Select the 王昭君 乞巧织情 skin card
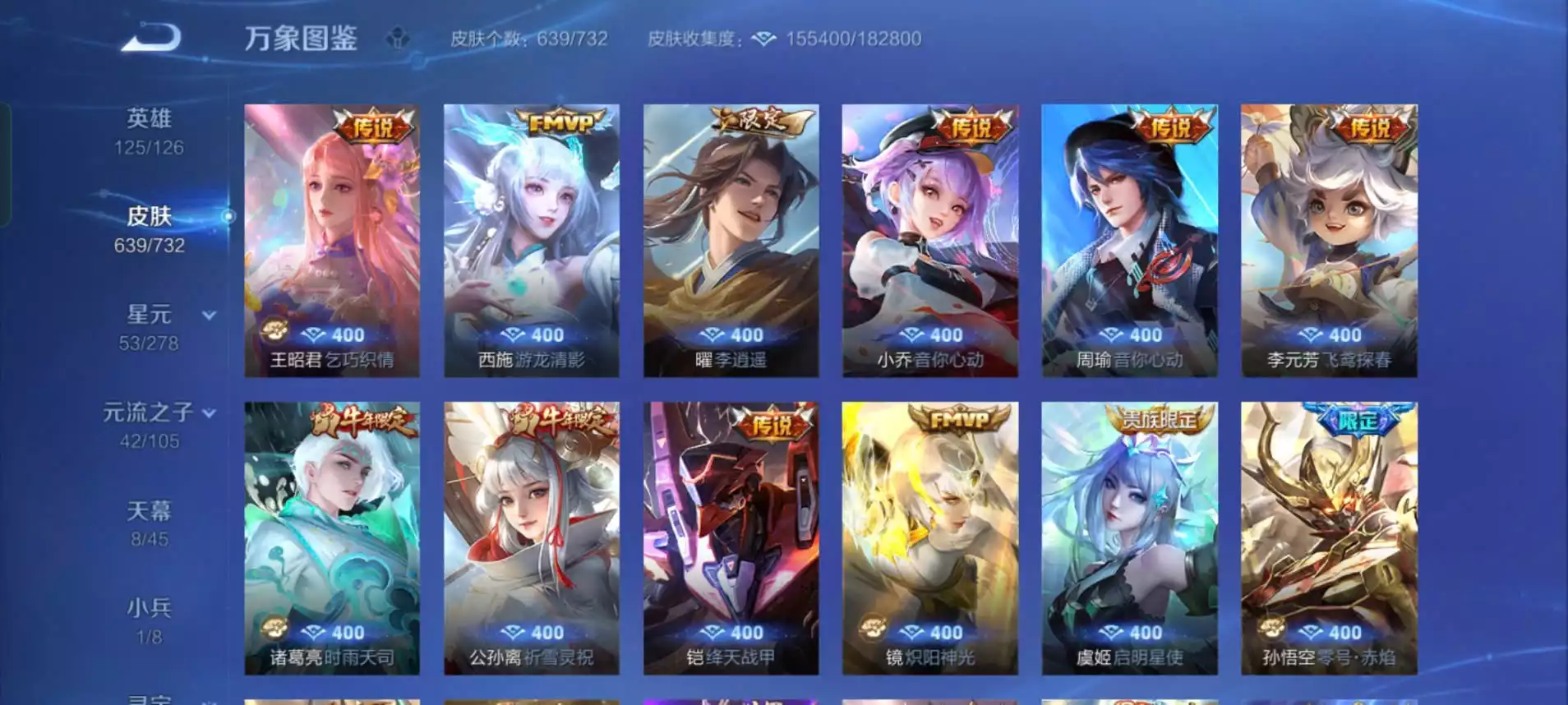Image resolution: width=1568 pixels, height=705 pixels. [332, 240]
